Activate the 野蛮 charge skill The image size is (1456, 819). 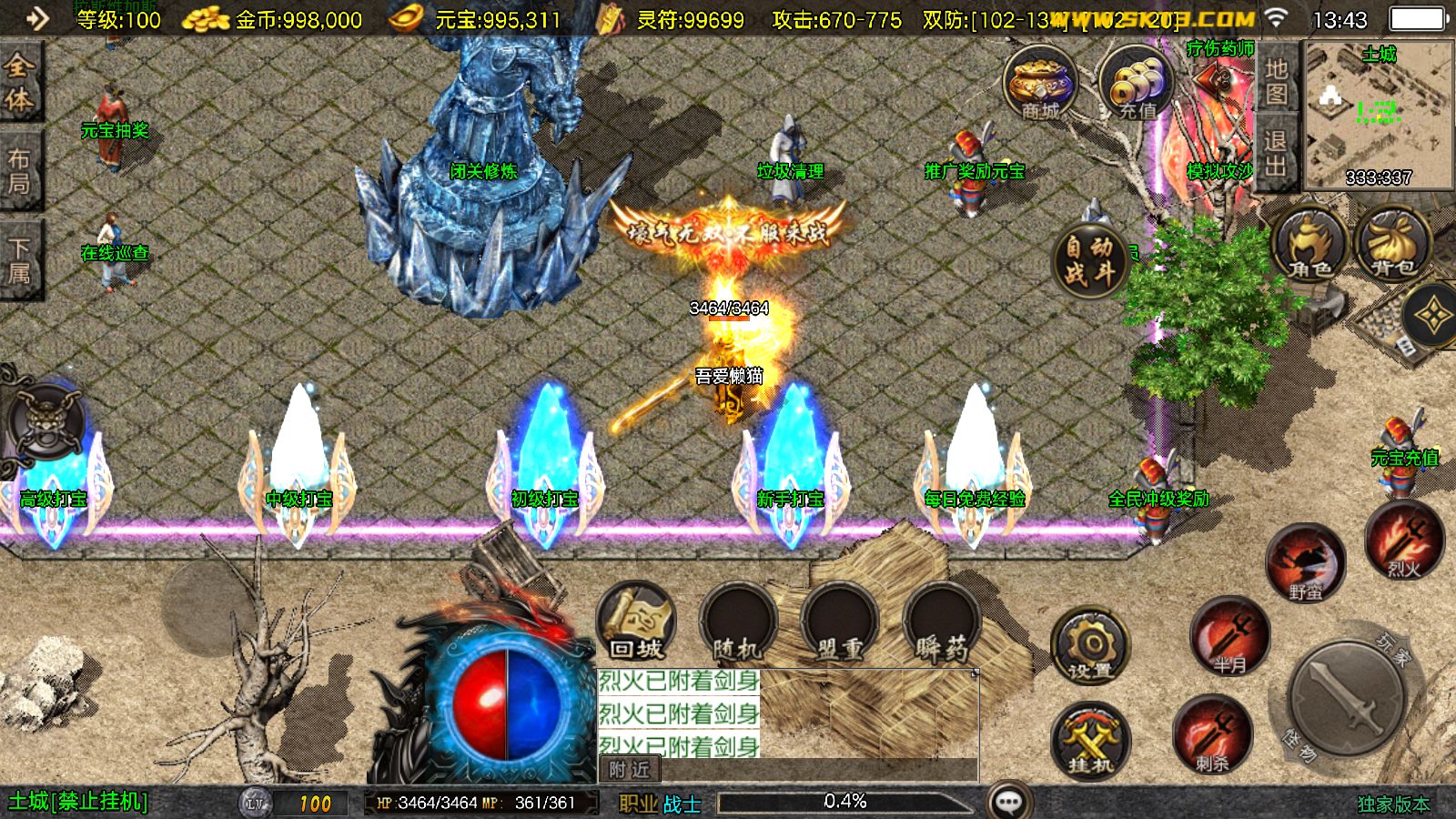tap(1305, 564)
